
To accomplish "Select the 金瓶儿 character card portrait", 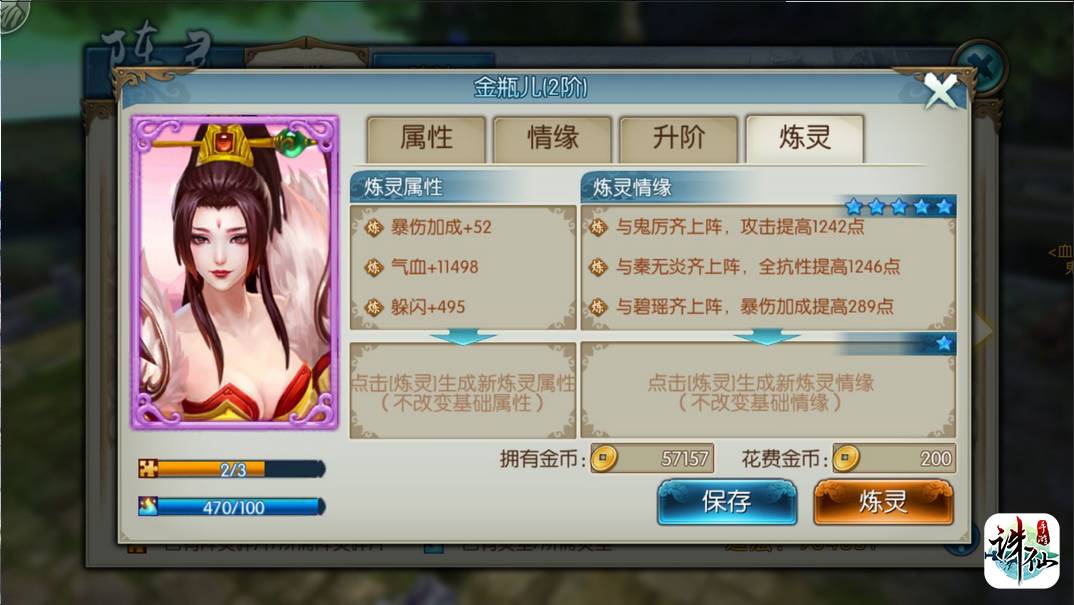I will point(235,271).
